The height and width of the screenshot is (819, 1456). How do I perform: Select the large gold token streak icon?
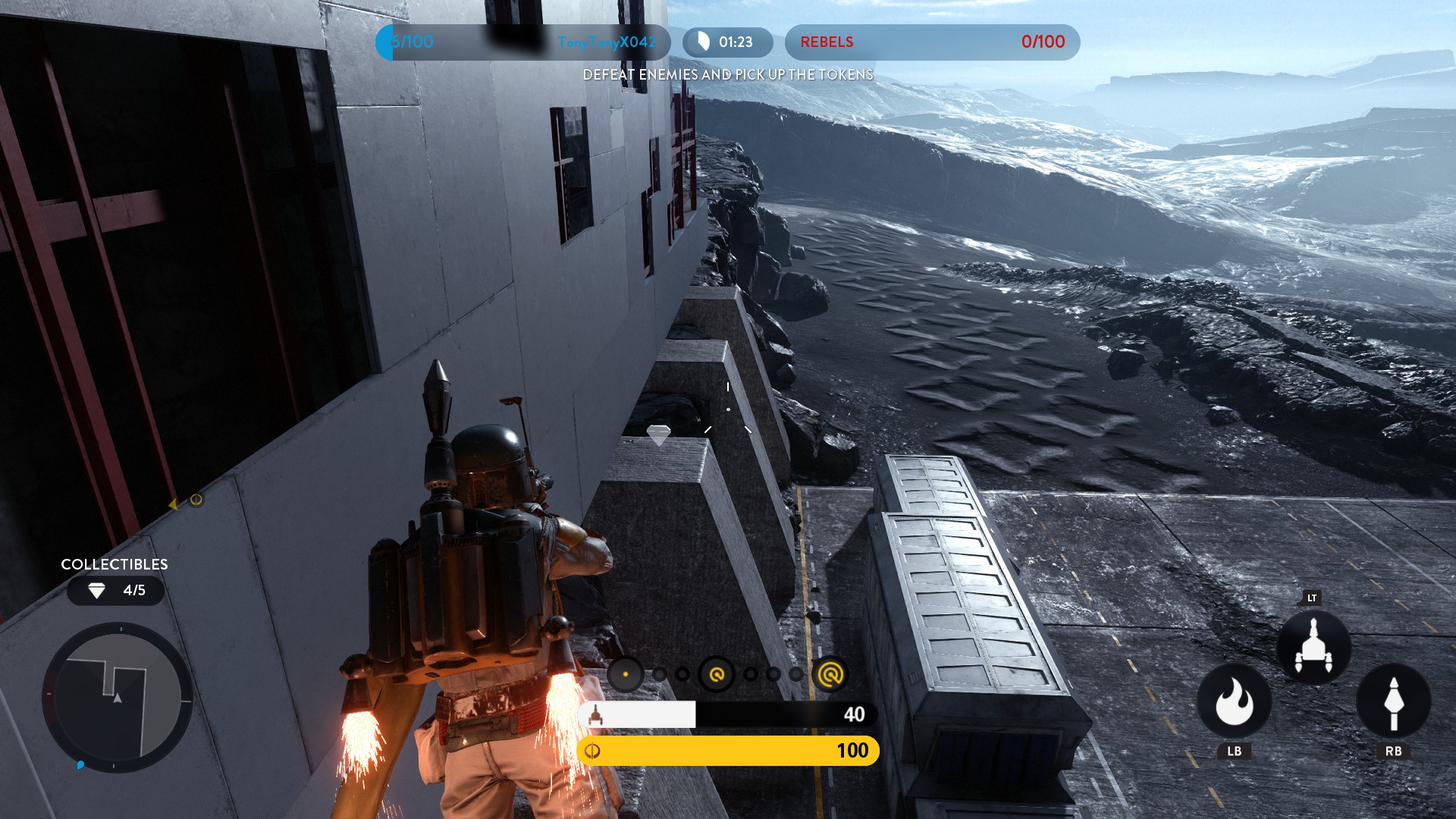tap(830, 673)
